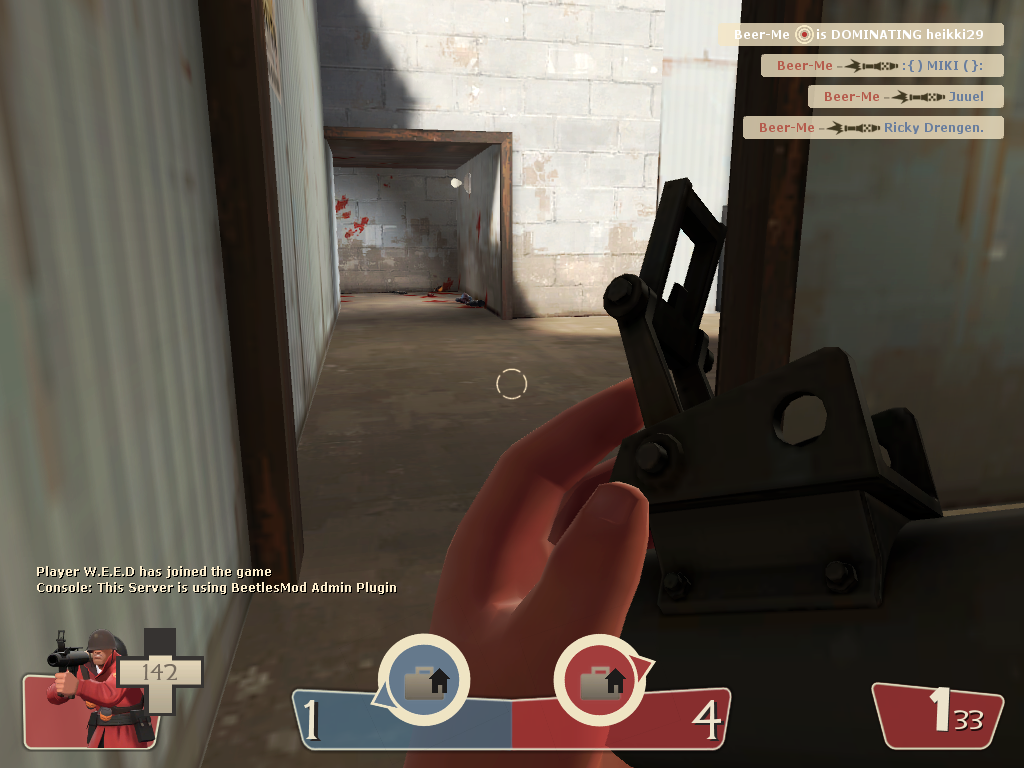Click the DOMINATING heikki29 kill feed notice
1024x768 pixels.
pos(860,35)
